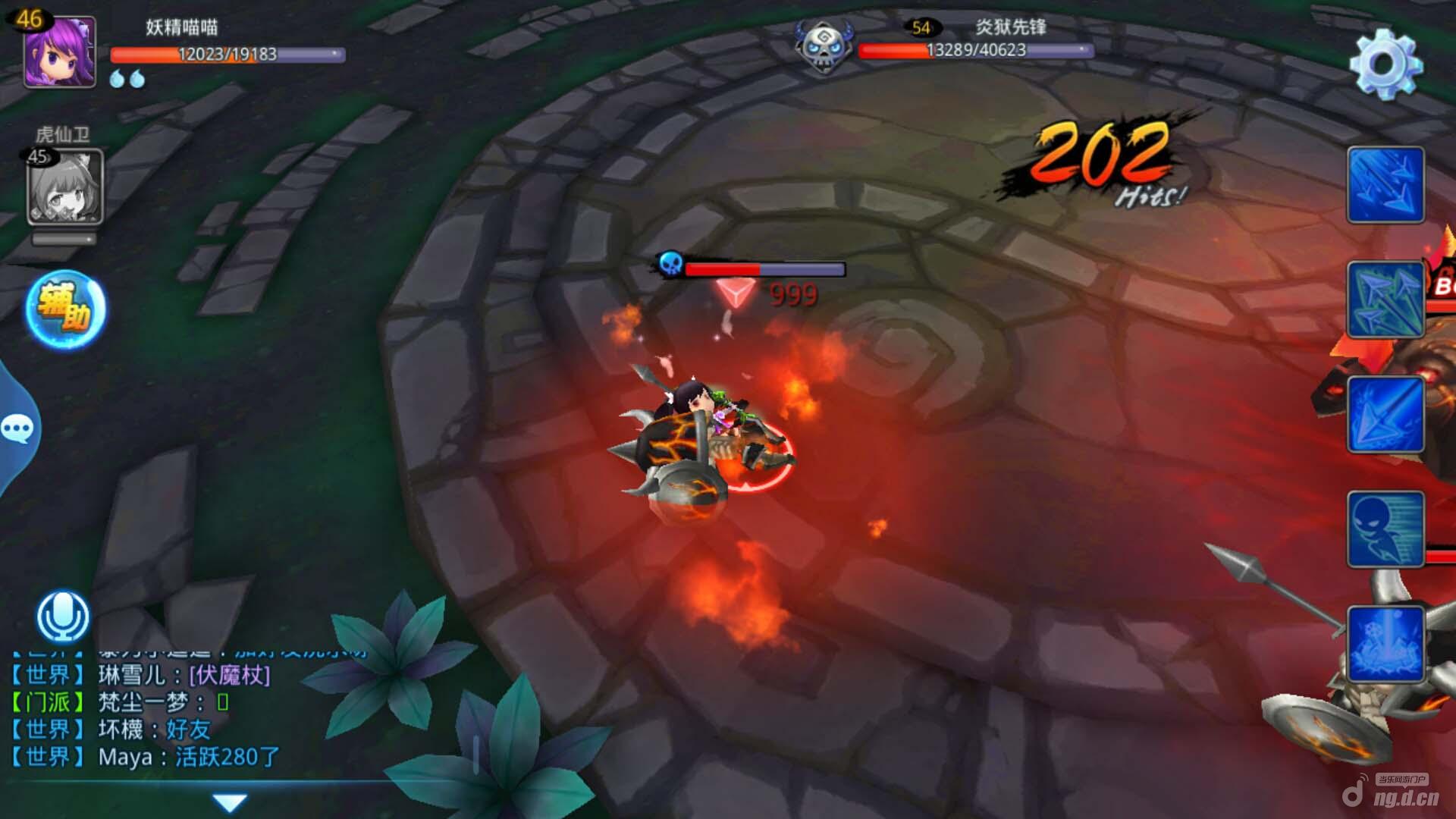Activate the multi-arrow scatter skill
The width and height of the screenshot is (1456, 819).
[x=1385, y=300]
